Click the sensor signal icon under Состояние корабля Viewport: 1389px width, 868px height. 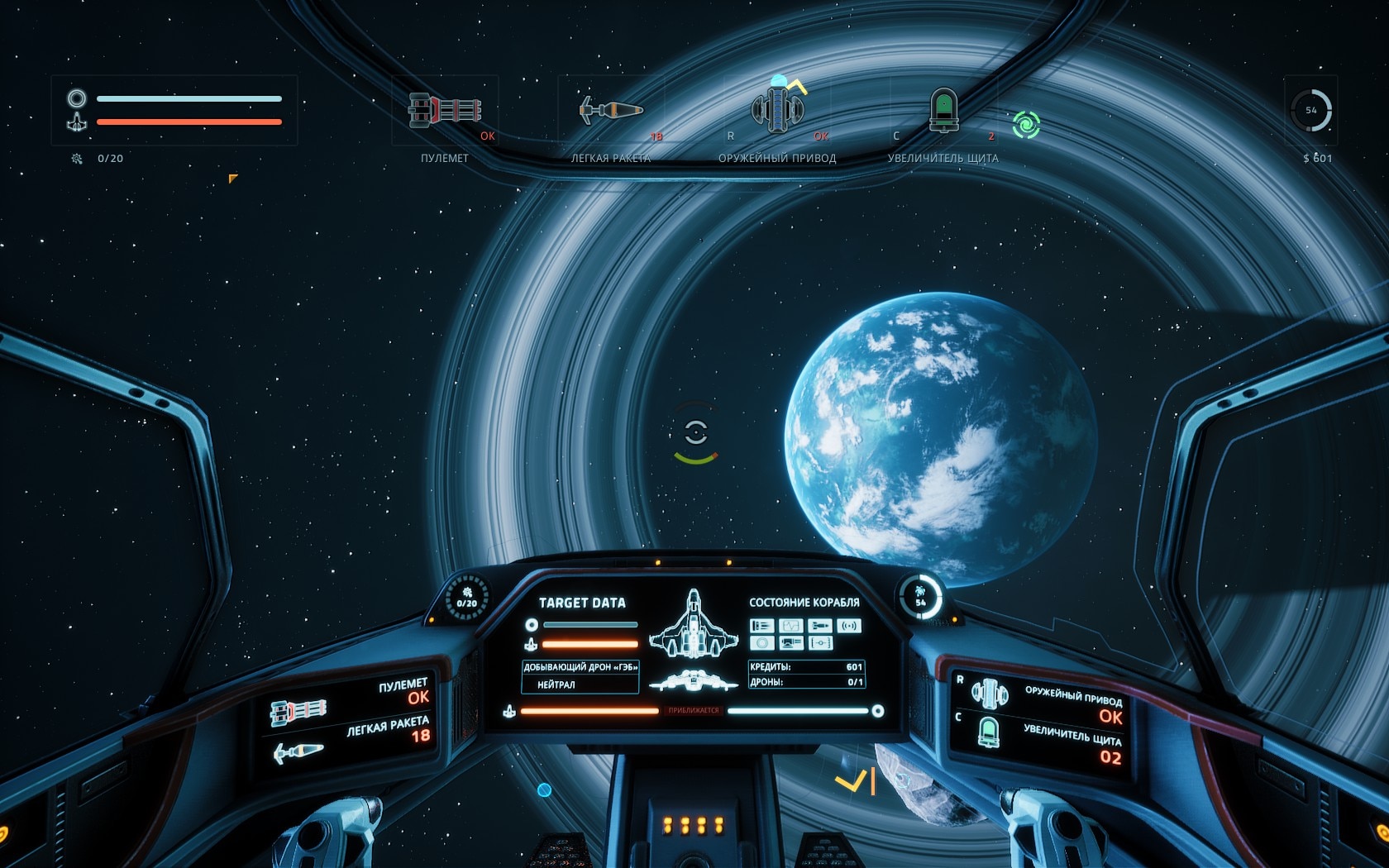[x=849, y=626]
